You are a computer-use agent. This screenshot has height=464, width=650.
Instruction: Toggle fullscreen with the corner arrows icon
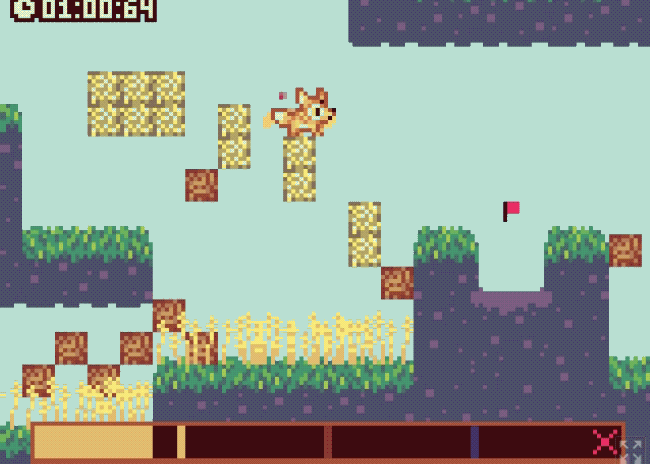pos(633,452)
